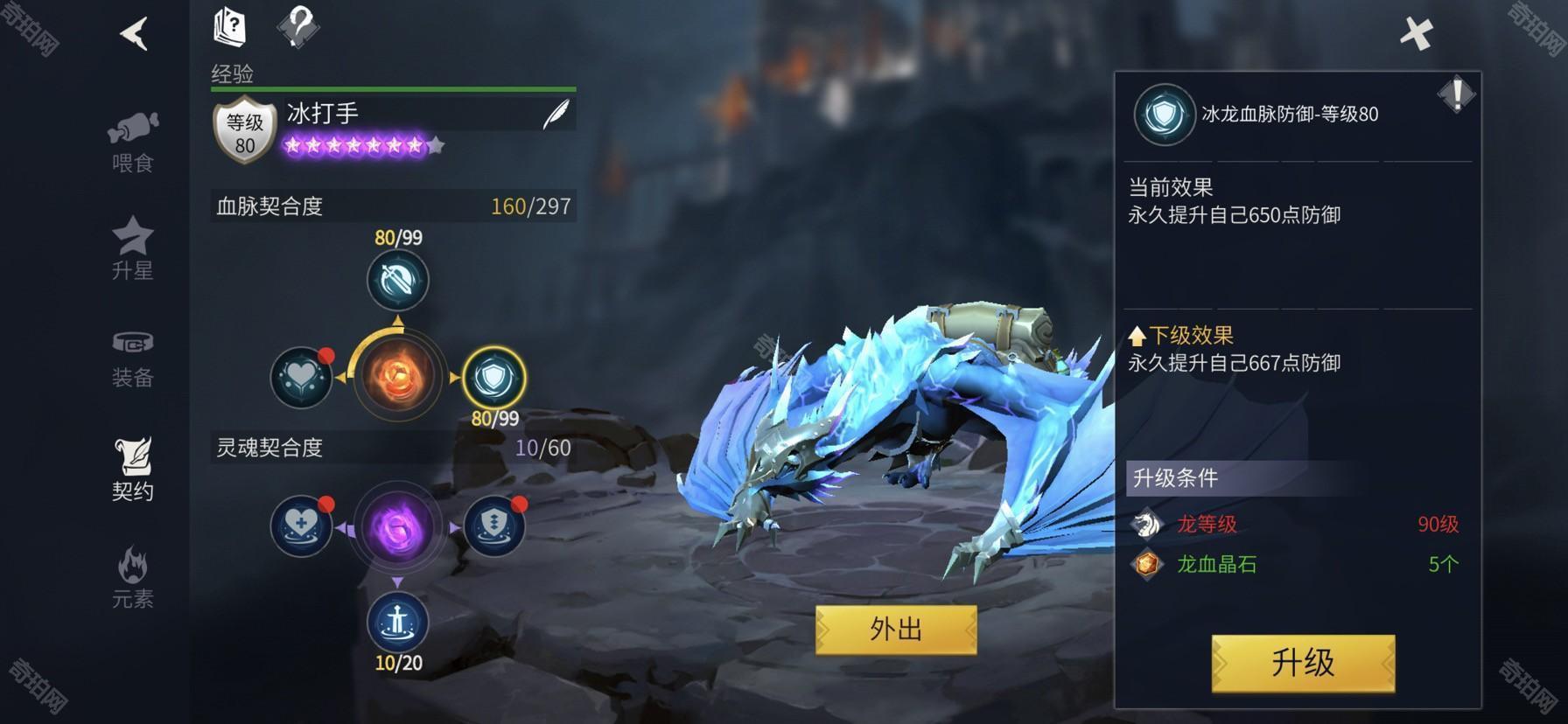This screenshot has height=724, width=1568.
Task: Switch to the 元素 element tab
Action: coord(133,578)
